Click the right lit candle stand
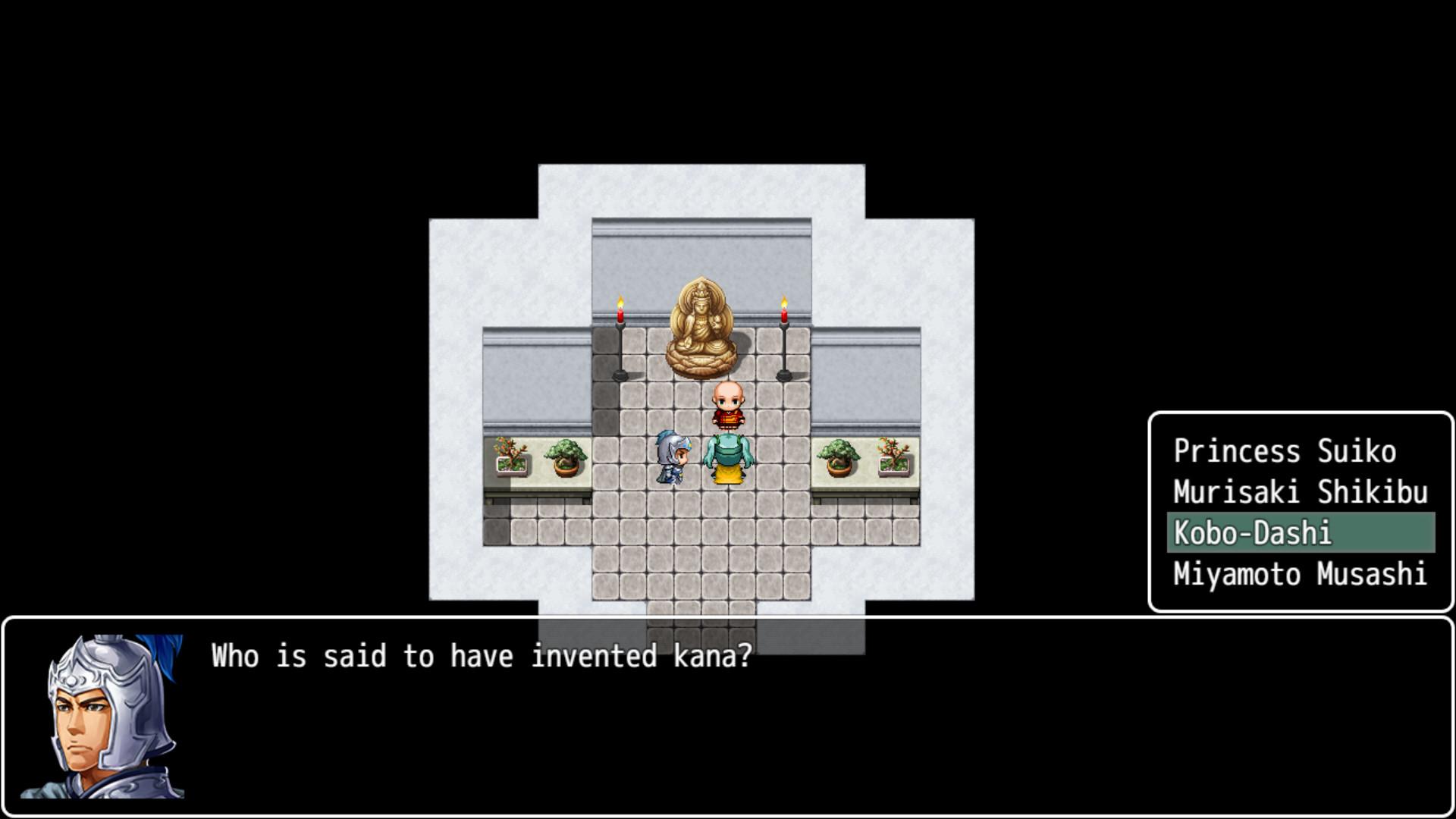The width and height of the screenshot is (1456, 819). click(785, 334)
